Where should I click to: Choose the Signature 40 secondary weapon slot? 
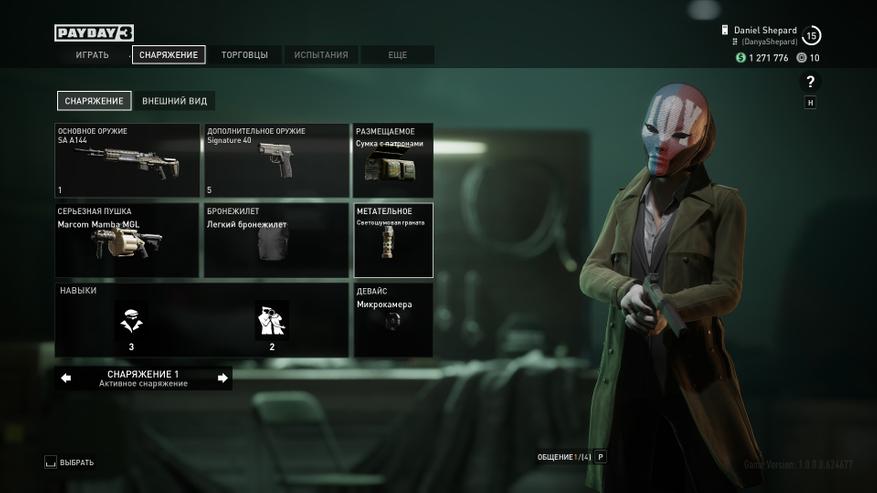(x=276, y=160)
